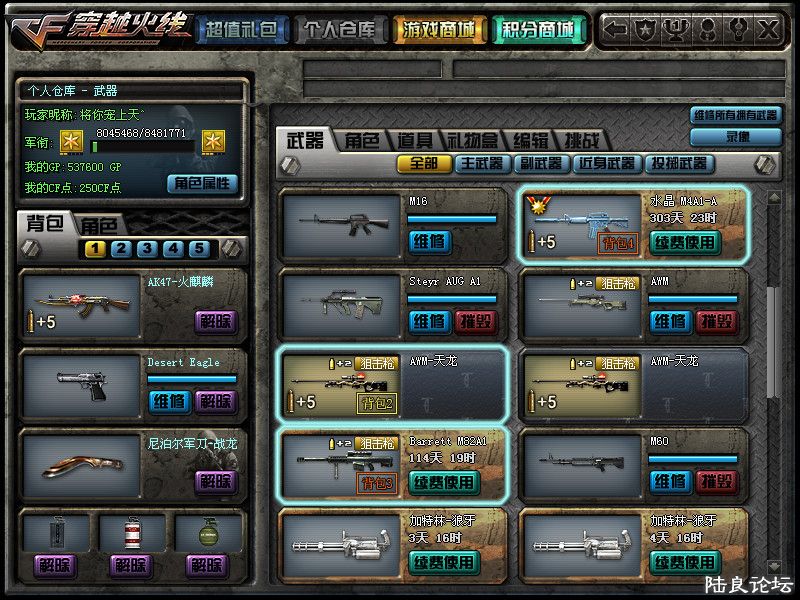Repair the Desert Eagle pistol
The image size is (800, 600).
click(x=168, y=401)
